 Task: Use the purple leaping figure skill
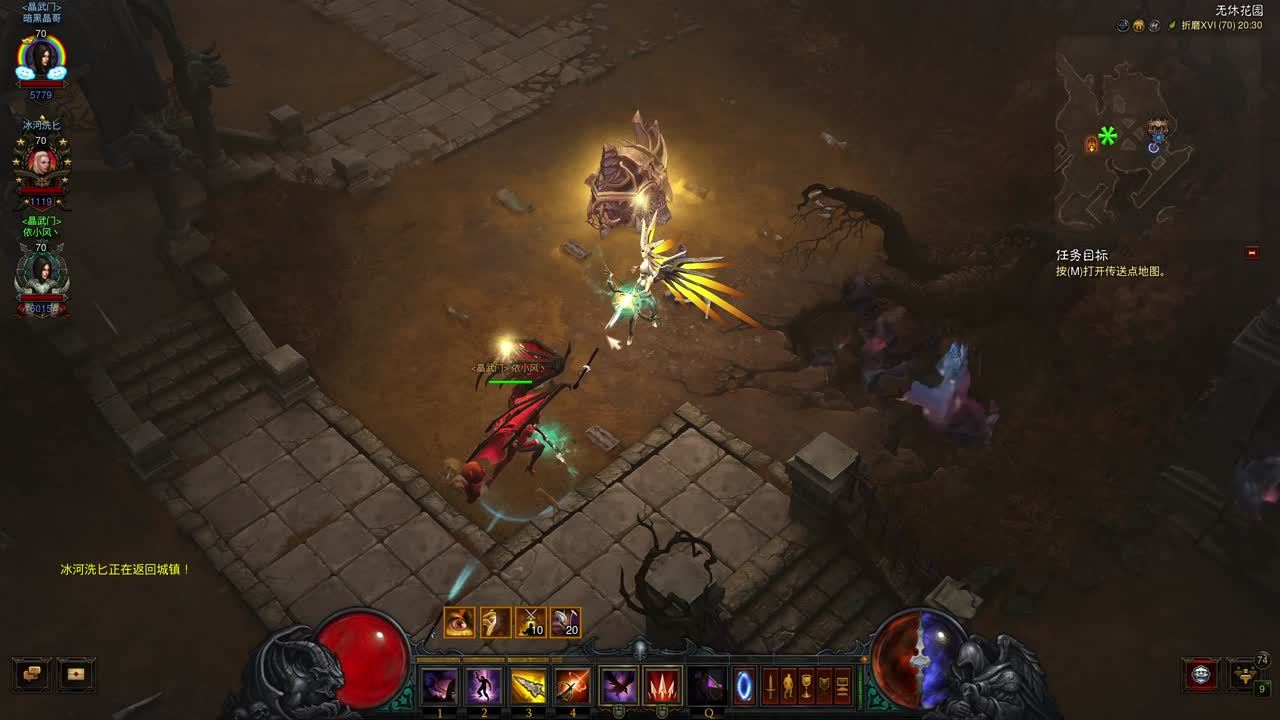tap(484, 686)
